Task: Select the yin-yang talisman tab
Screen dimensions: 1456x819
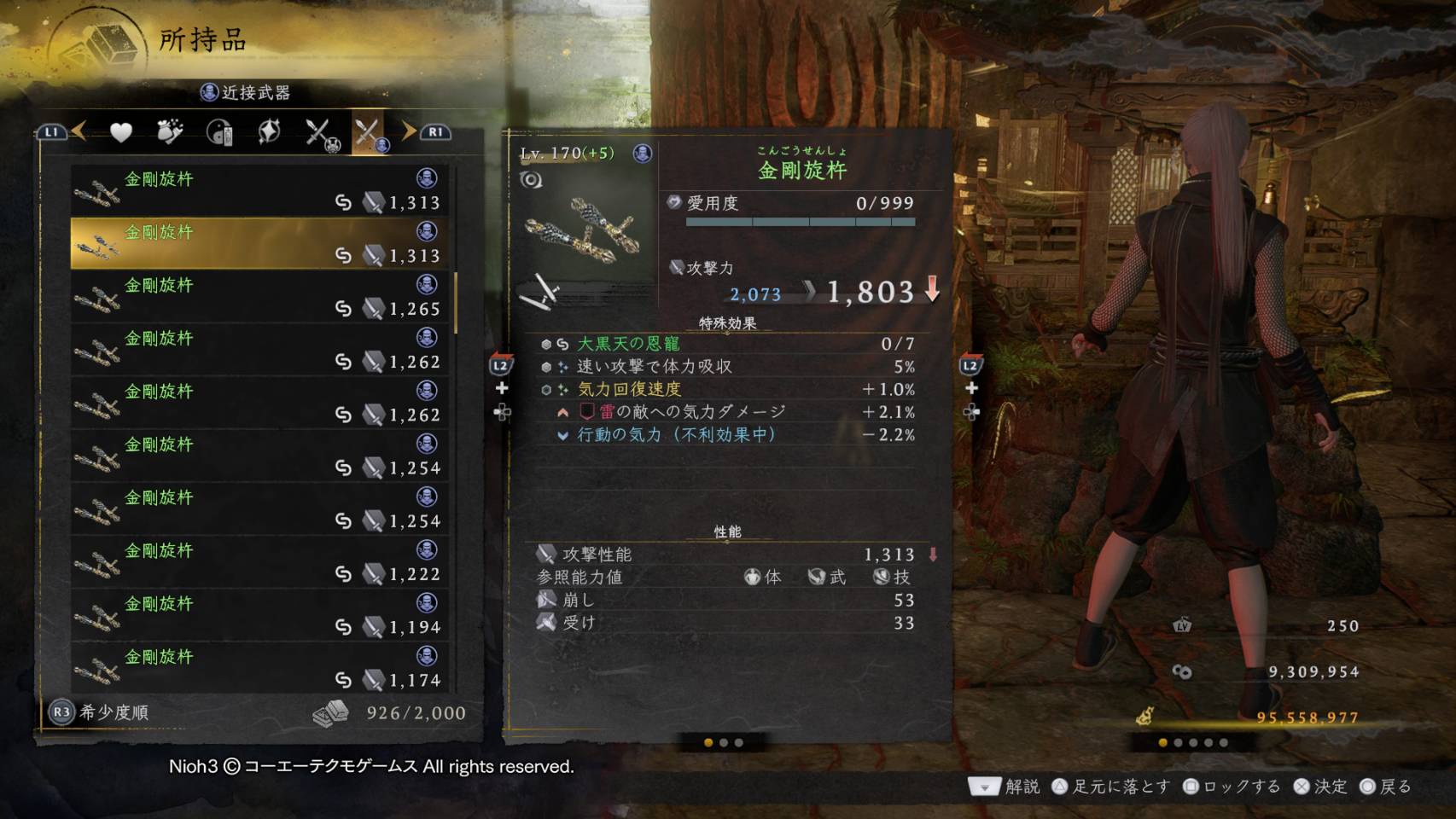Action: (219, 132)
